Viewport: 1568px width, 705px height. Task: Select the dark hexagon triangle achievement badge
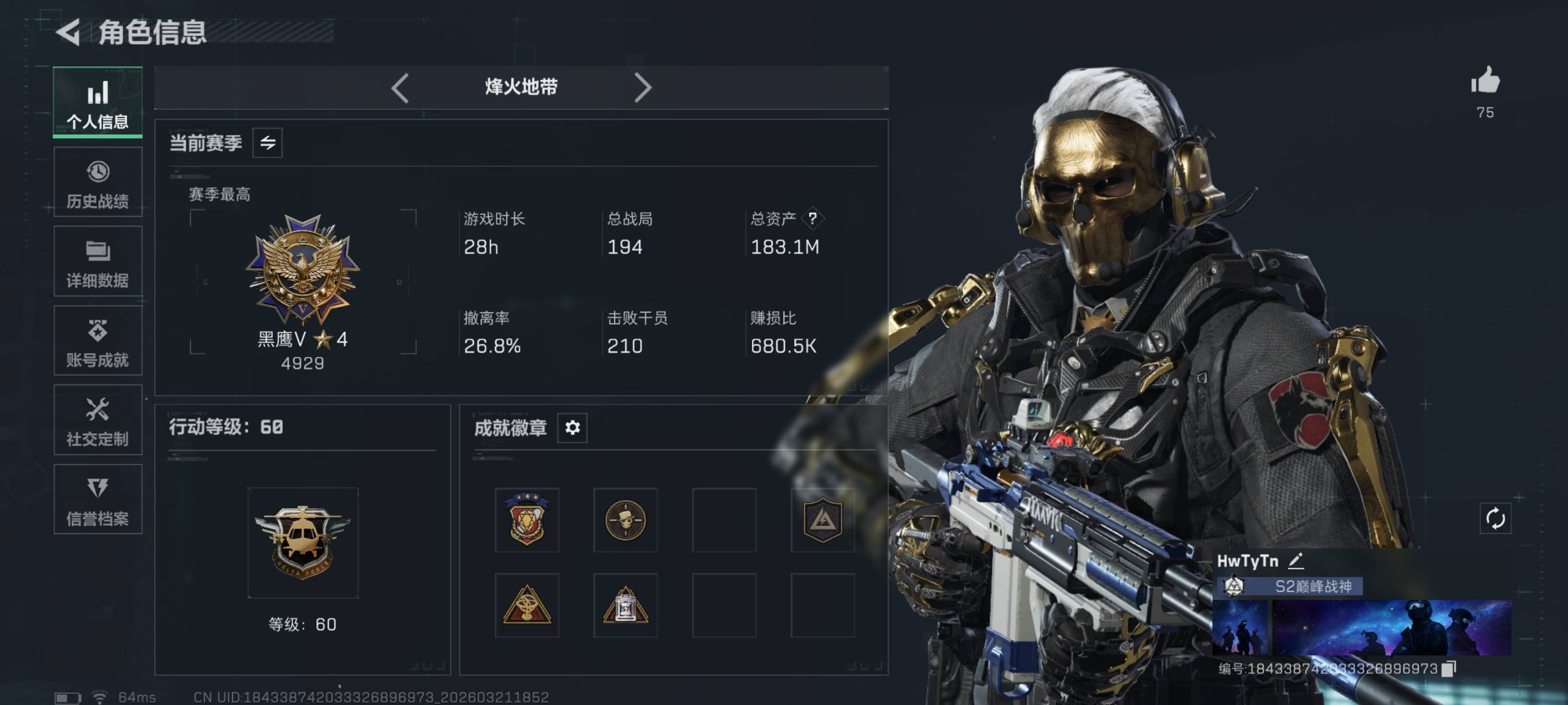point(822,520)
